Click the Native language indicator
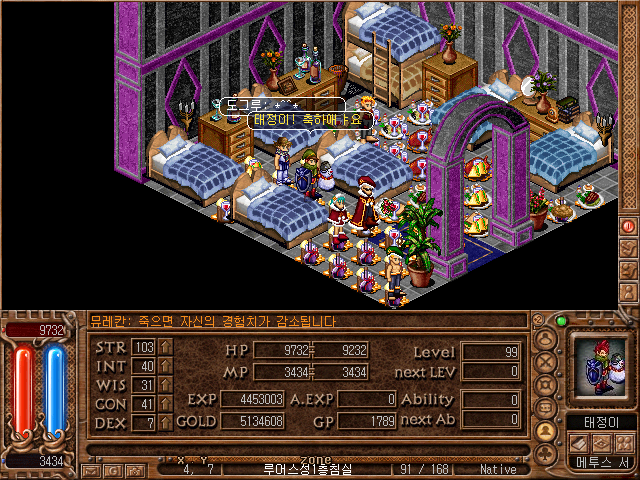The width and height of the screenshot is (640, 480). coord(497,469)
